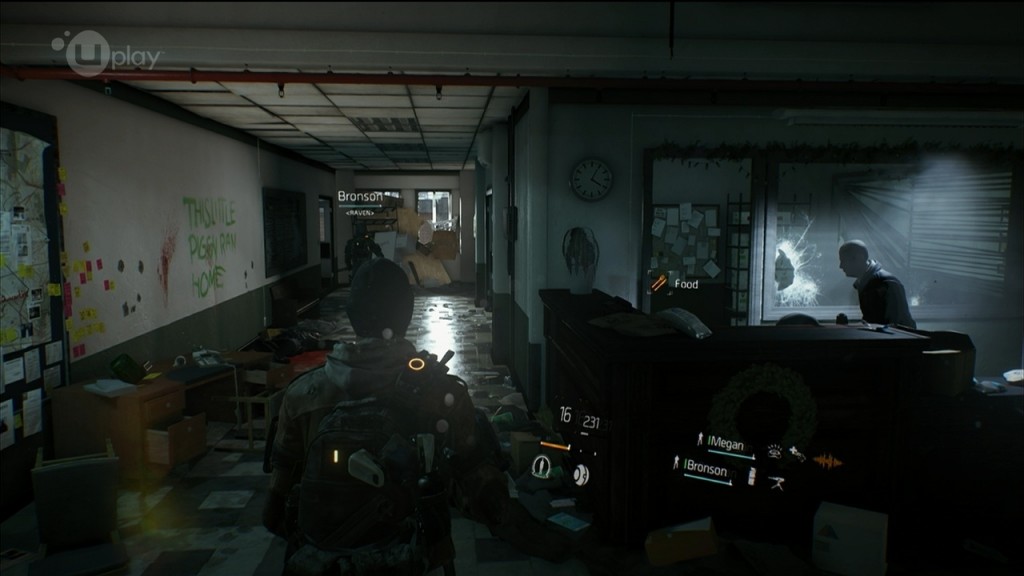Activate the left skill icon with a figure
This screenshot has height=576, width=1024.
(542, 465)
